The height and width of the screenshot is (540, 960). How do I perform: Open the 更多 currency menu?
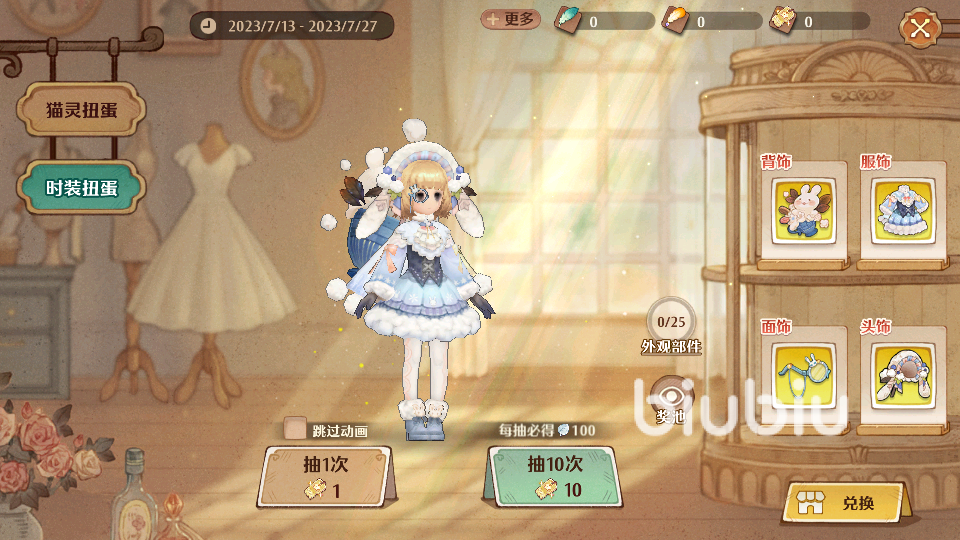[x=510, y=20]
